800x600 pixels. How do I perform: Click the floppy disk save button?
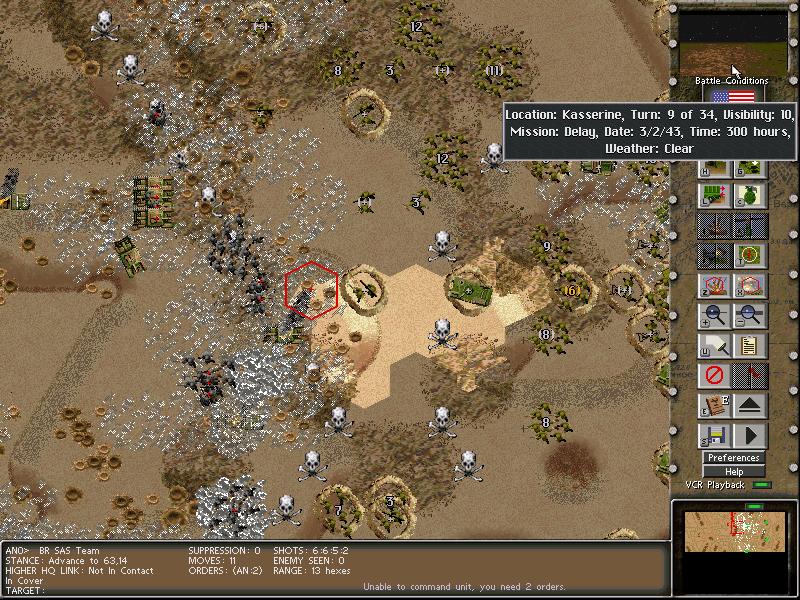tap(713, 437)
